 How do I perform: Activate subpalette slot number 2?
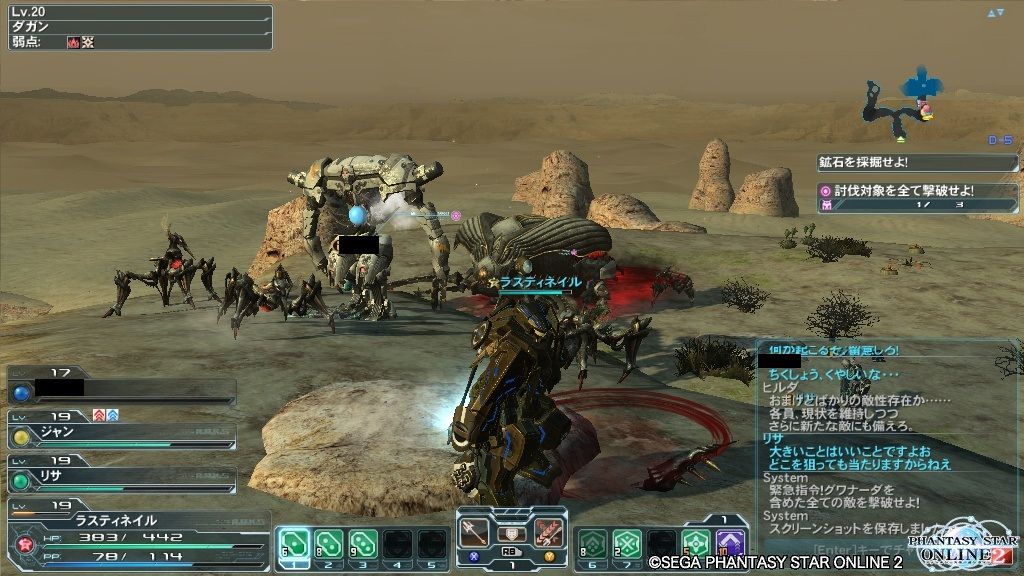point(327,543)
